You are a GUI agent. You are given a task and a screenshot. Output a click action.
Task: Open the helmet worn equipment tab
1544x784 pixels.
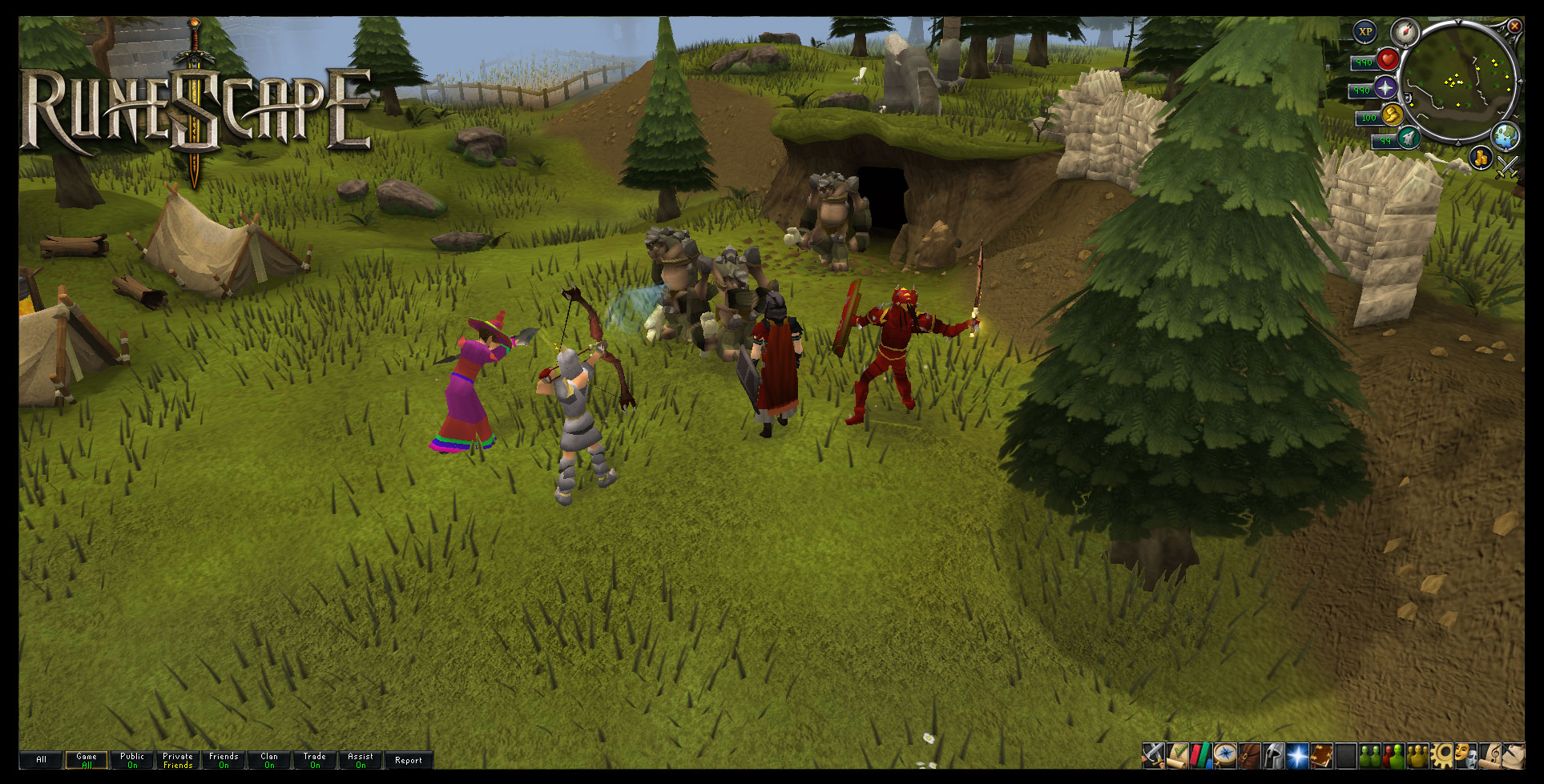click(1273, 755)
